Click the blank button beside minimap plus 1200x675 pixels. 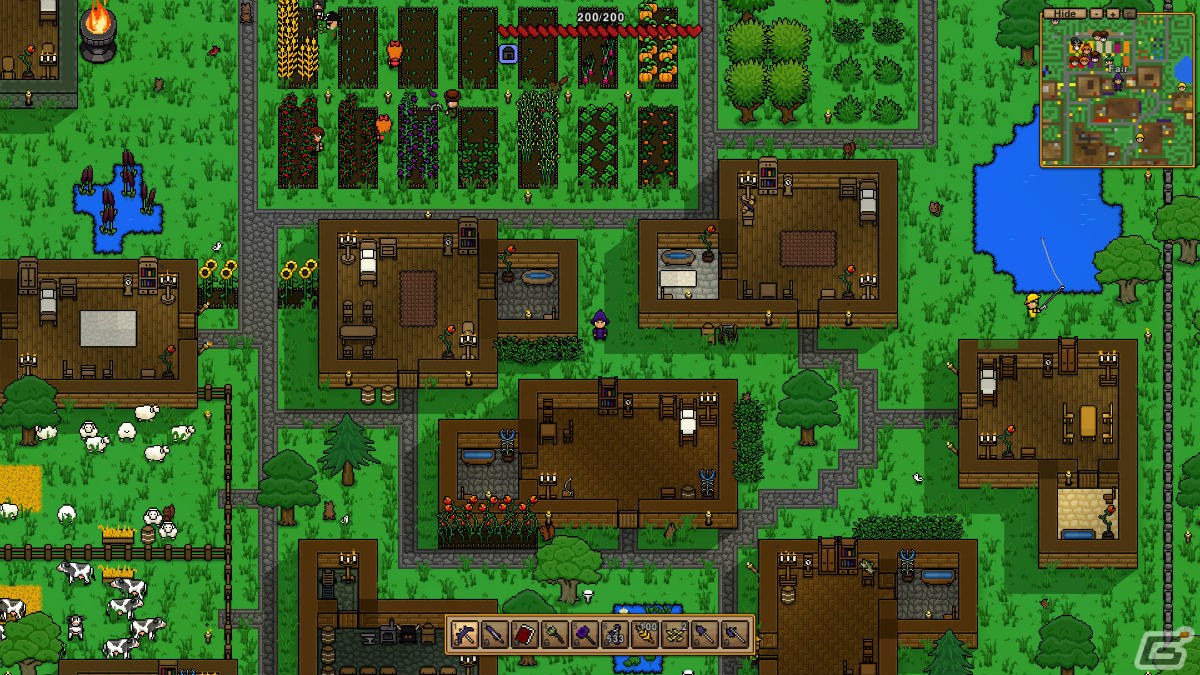1131,14
